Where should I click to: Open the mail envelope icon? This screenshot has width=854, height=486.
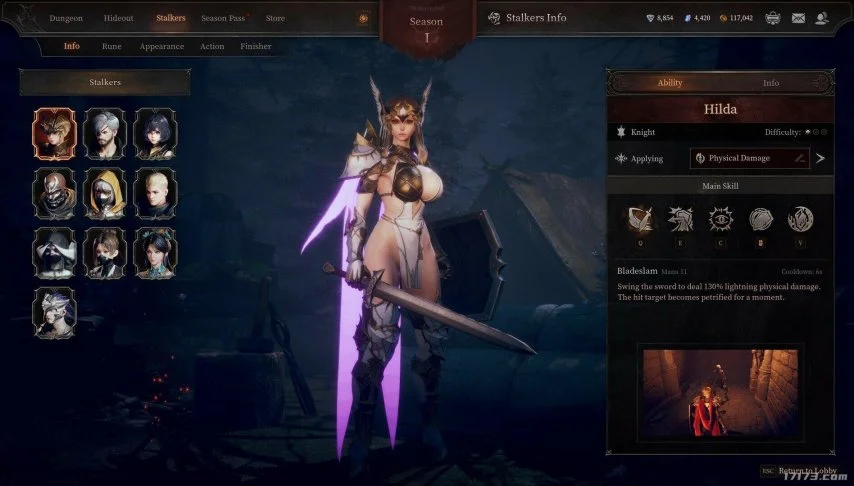[798, 18]
